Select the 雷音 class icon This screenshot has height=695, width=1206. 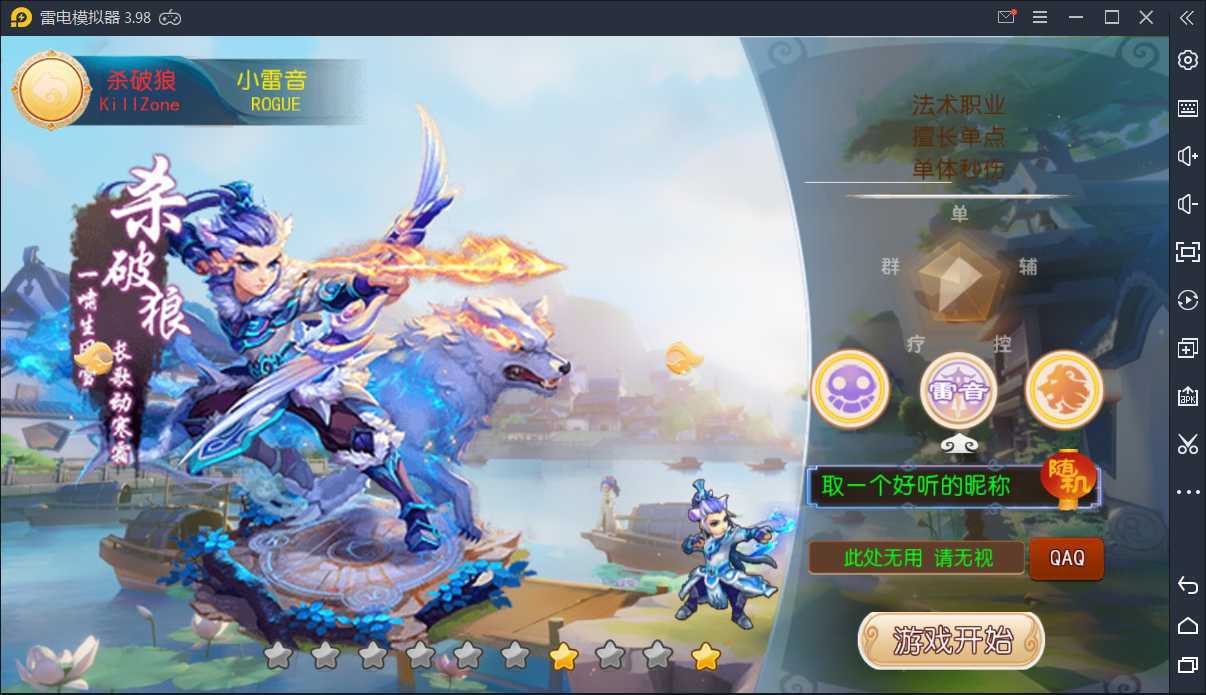click(x=958, y=390)
